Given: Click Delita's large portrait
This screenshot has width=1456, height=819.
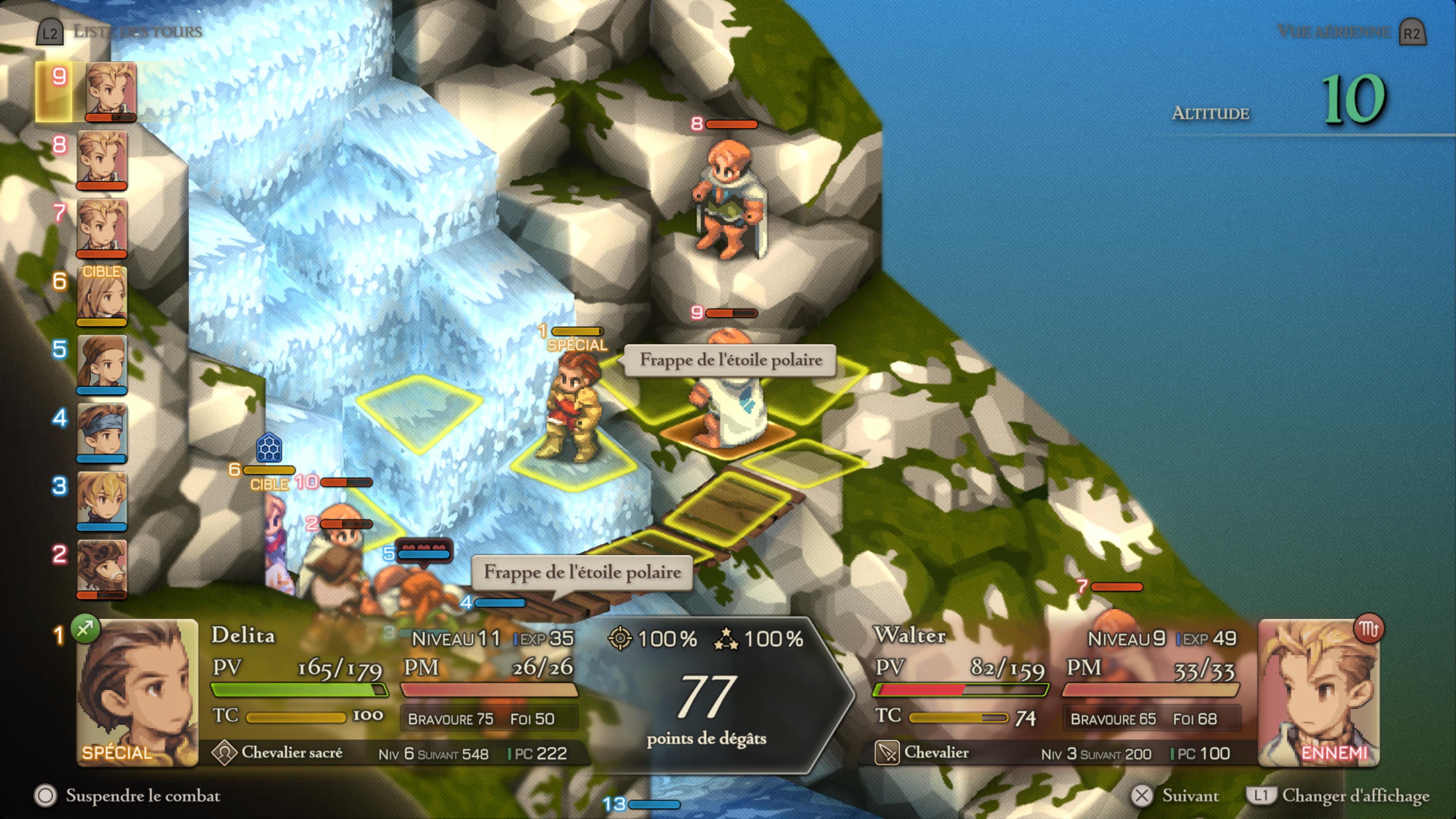Looking at the screenshot, I should [137, 692].
